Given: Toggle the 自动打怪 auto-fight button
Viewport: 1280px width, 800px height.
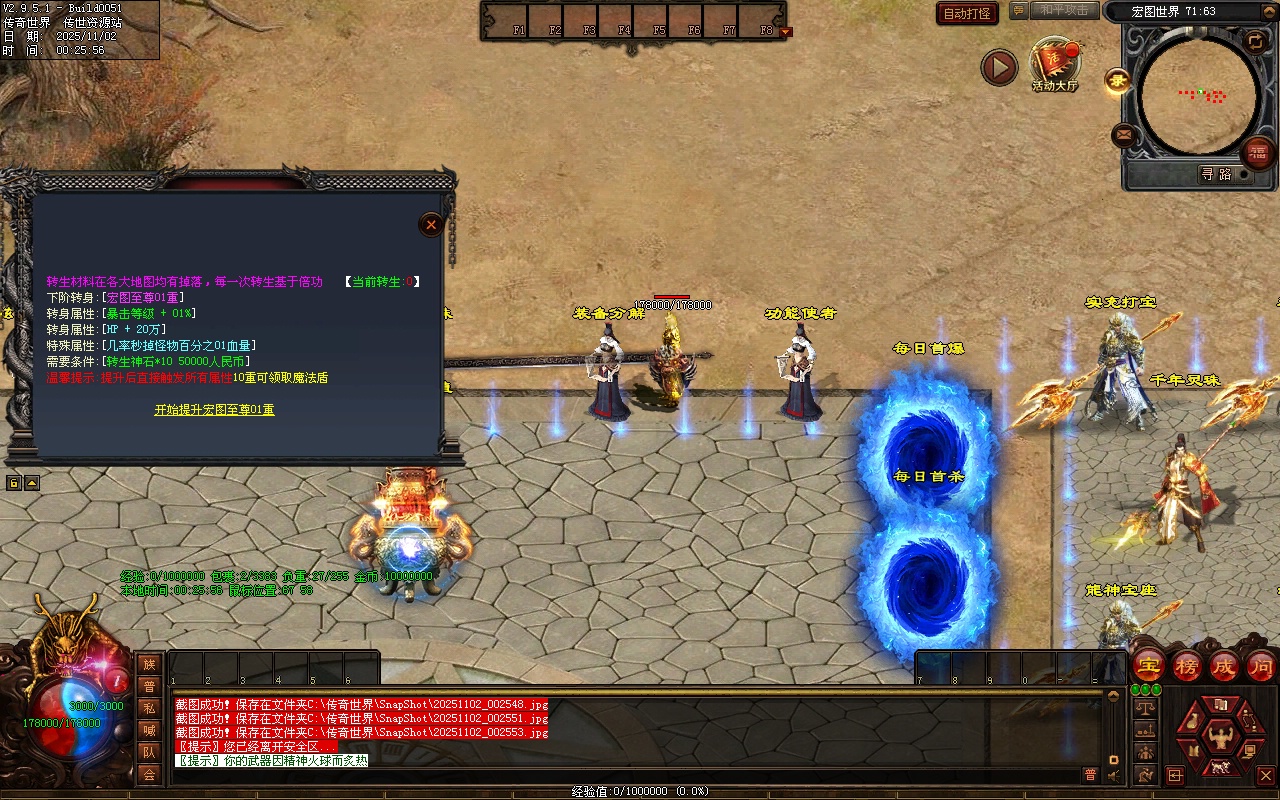Looking at the screenshot, I should click(x=967, y=13).
